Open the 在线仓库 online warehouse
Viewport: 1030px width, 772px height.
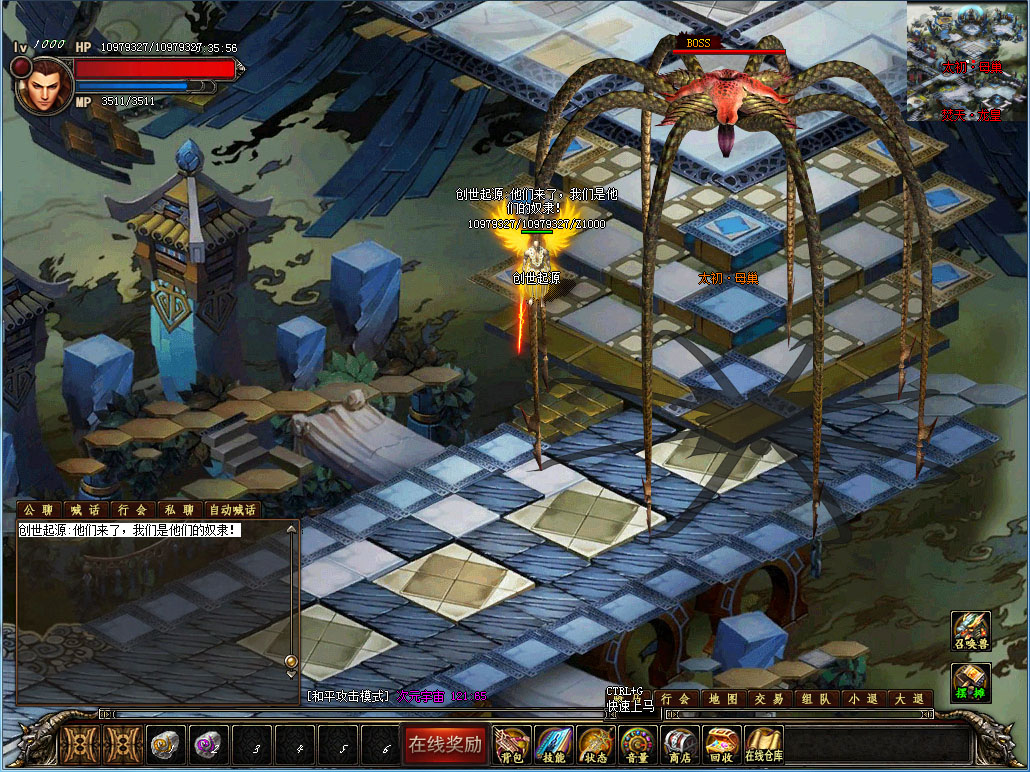763,744
